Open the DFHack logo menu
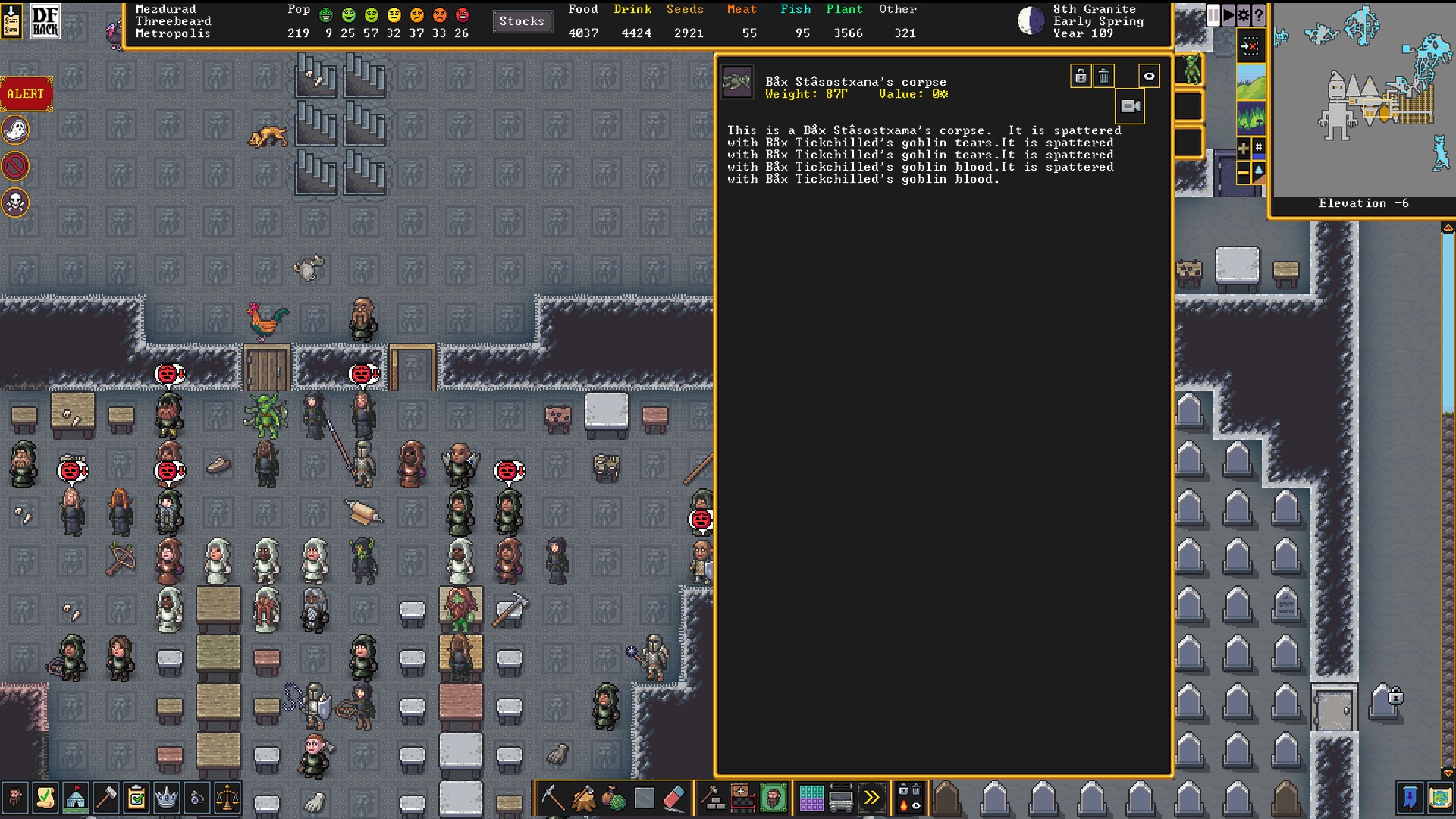The height and width of the screenshot is (819, 1456). coord(45,21)
